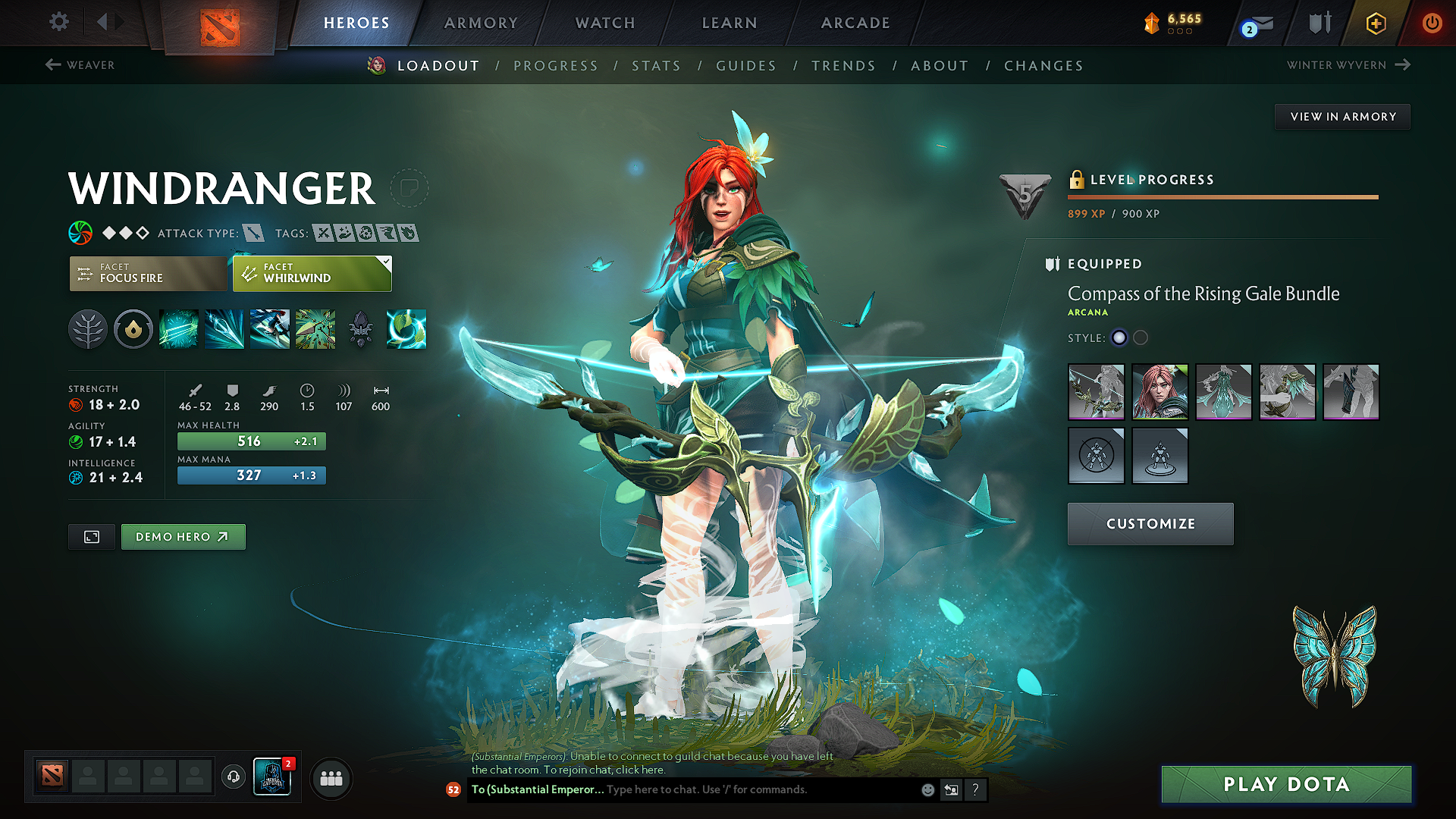Viewport: 1456px width, 819px height.
Task: Open the Customize loadout button
Action: (x=1150, y=524)
